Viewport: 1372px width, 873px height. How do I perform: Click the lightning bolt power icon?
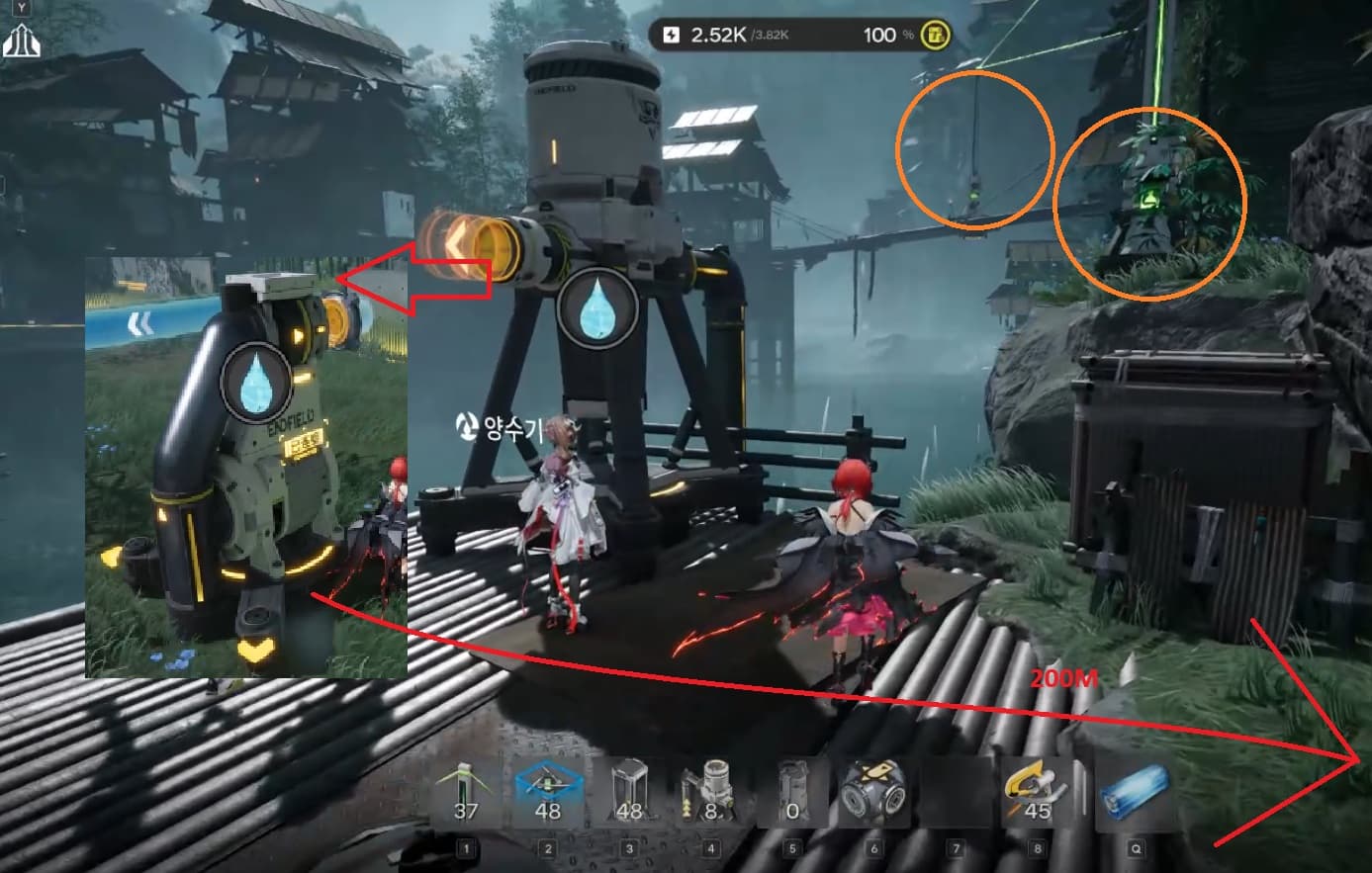(x=672, y=36)
